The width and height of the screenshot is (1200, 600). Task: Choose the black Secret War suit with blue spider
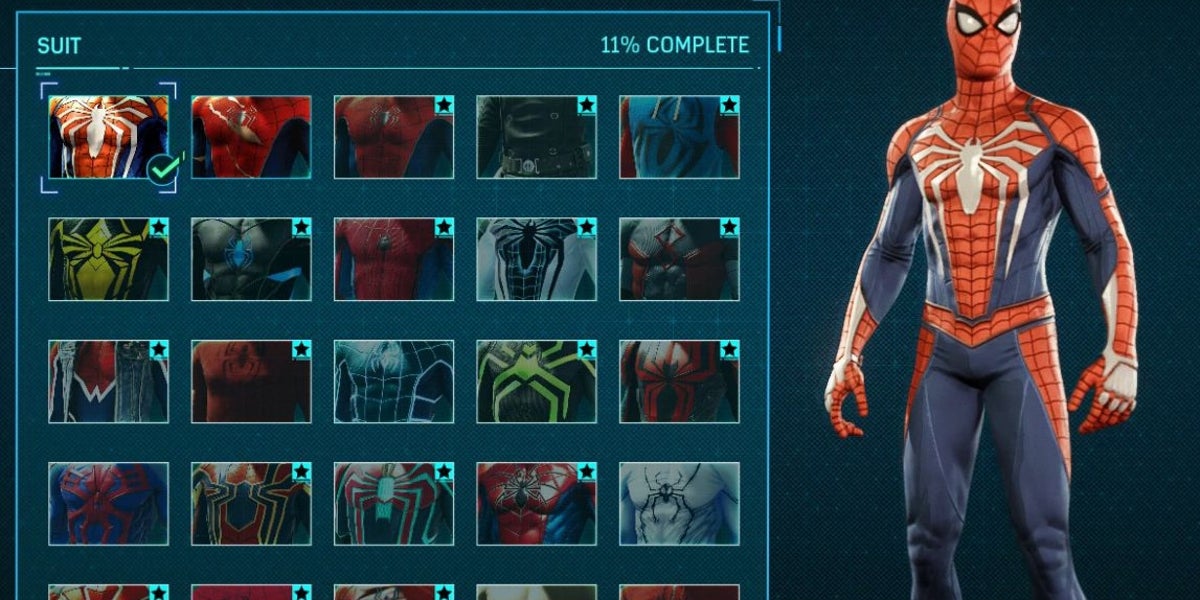pyautogui.click(x=251, y=259)
